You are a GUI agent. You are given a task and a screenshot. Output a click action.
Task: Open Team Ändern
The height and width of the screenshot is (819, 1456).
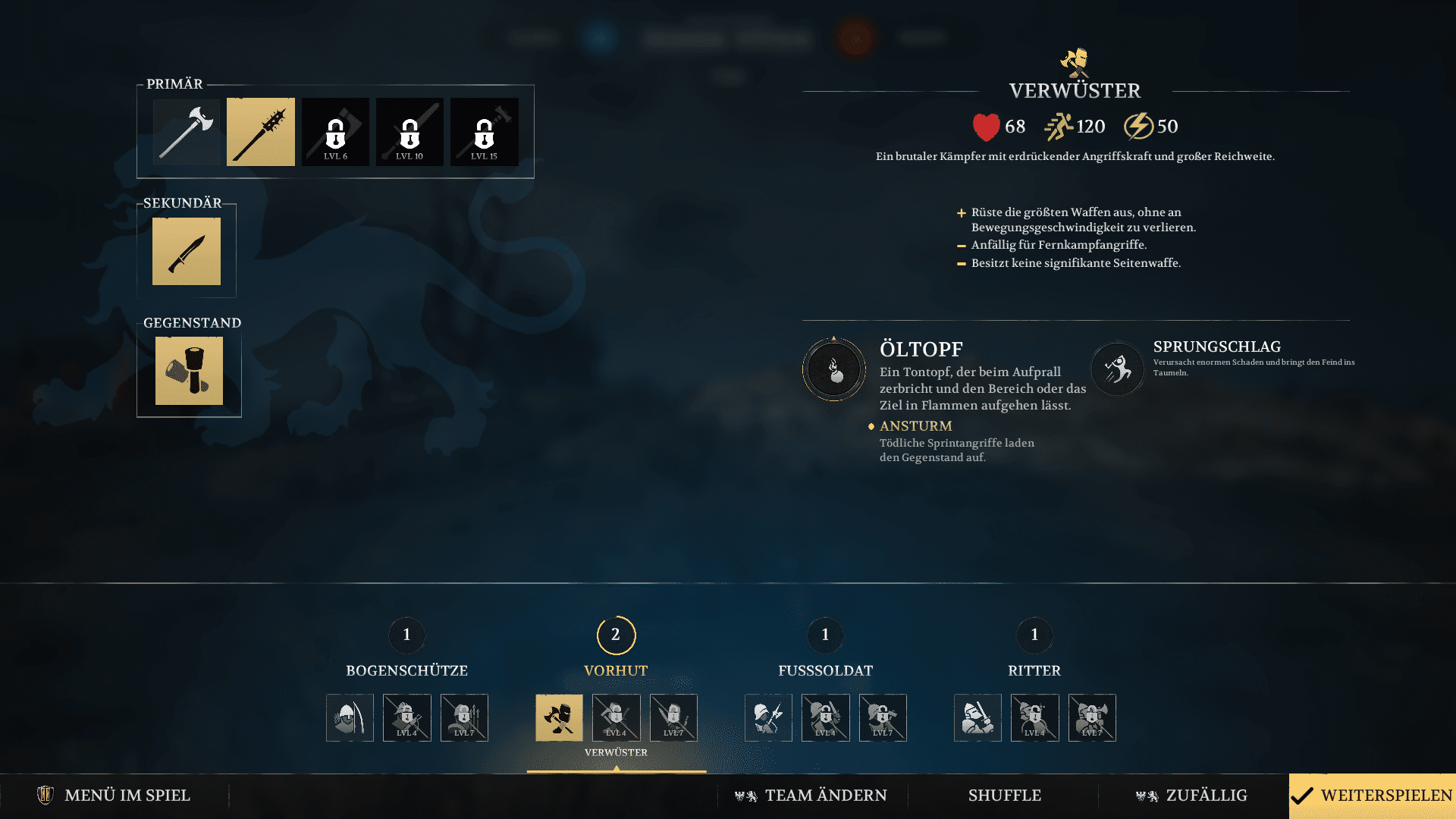pos(811,795)
